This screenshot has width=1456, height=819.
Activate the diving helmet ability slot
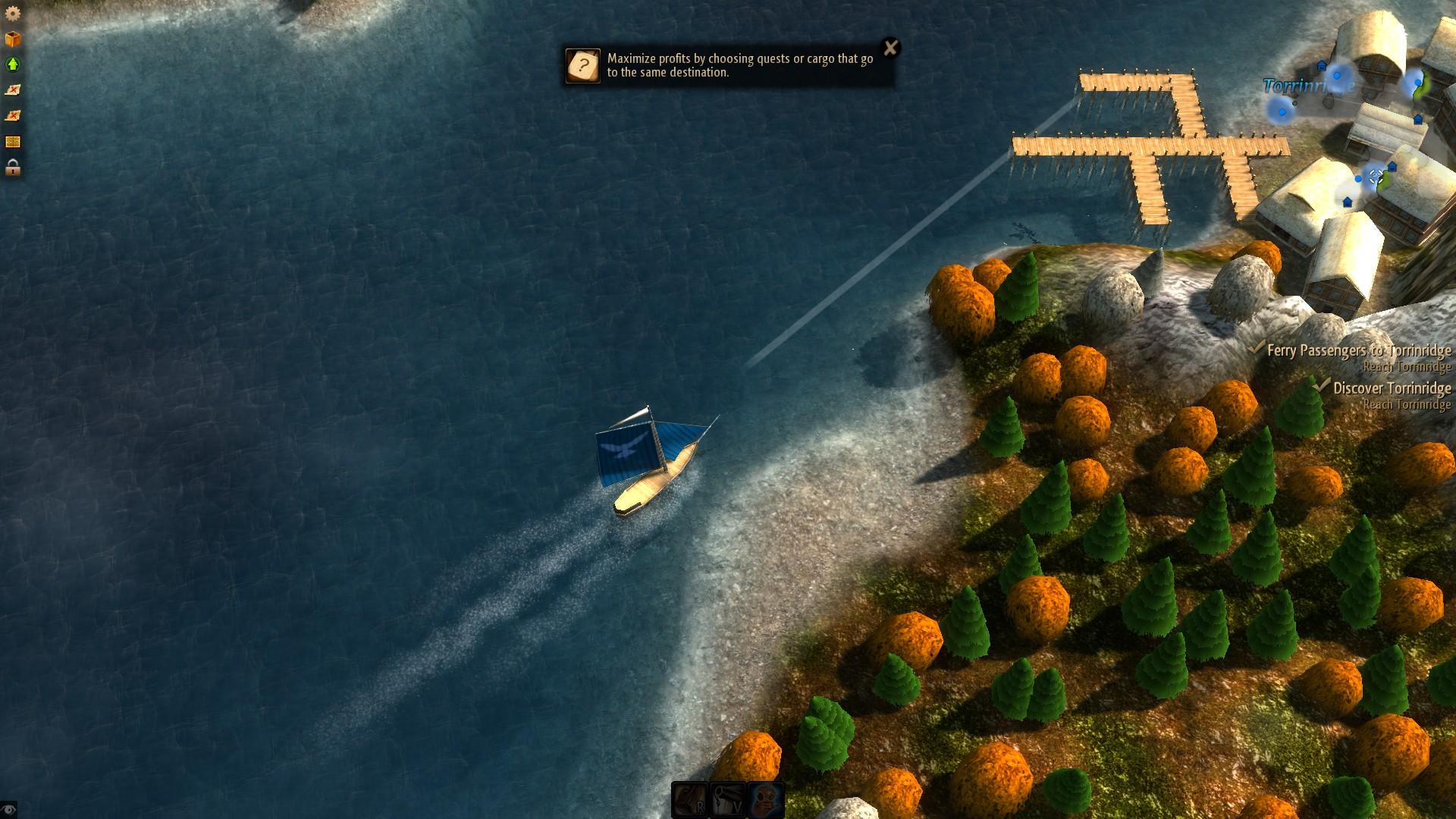coord(766,800)
